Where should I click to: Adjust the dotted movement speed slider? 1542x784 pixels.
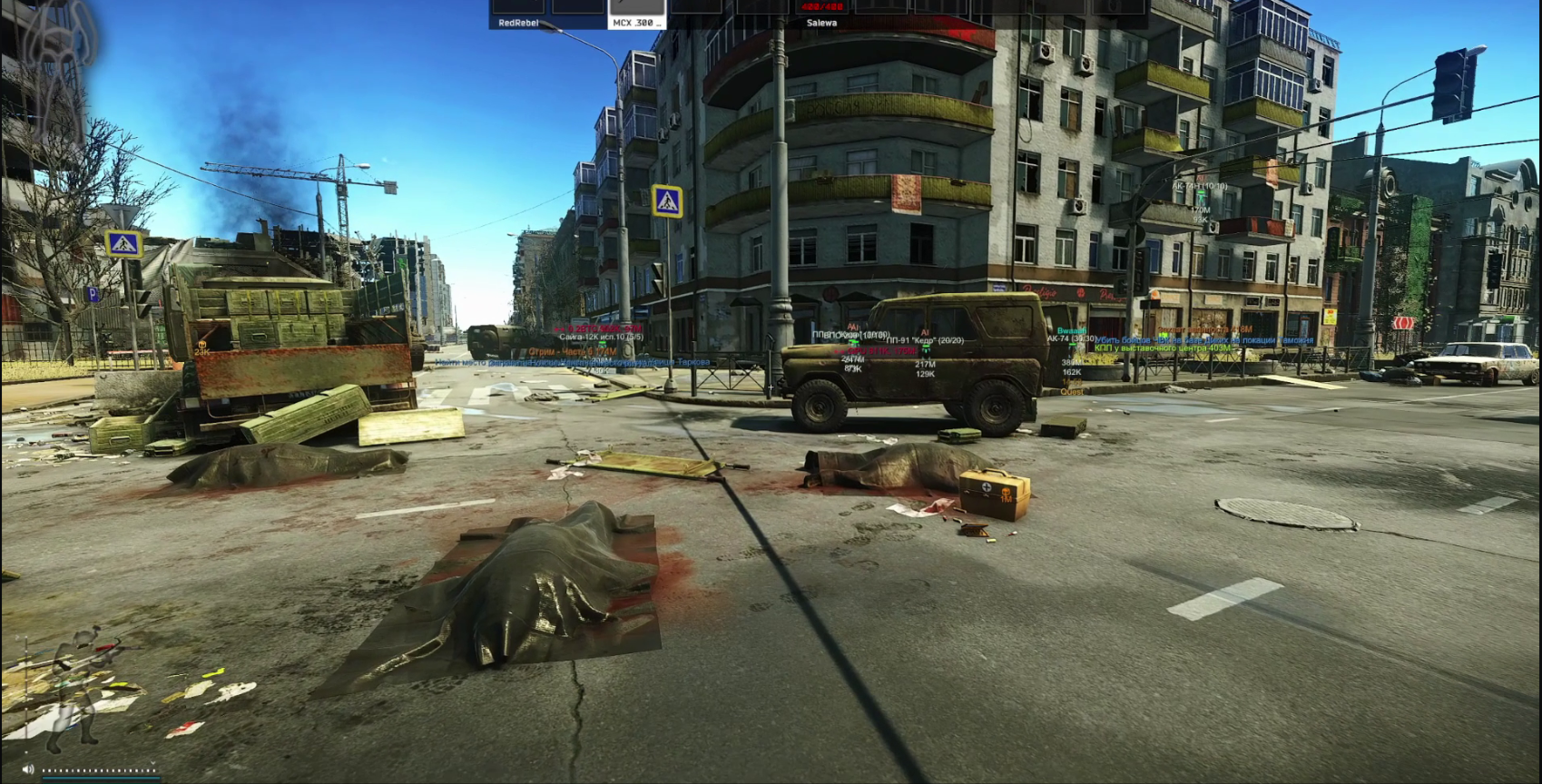pyautogui.click(x=100, y=770)
